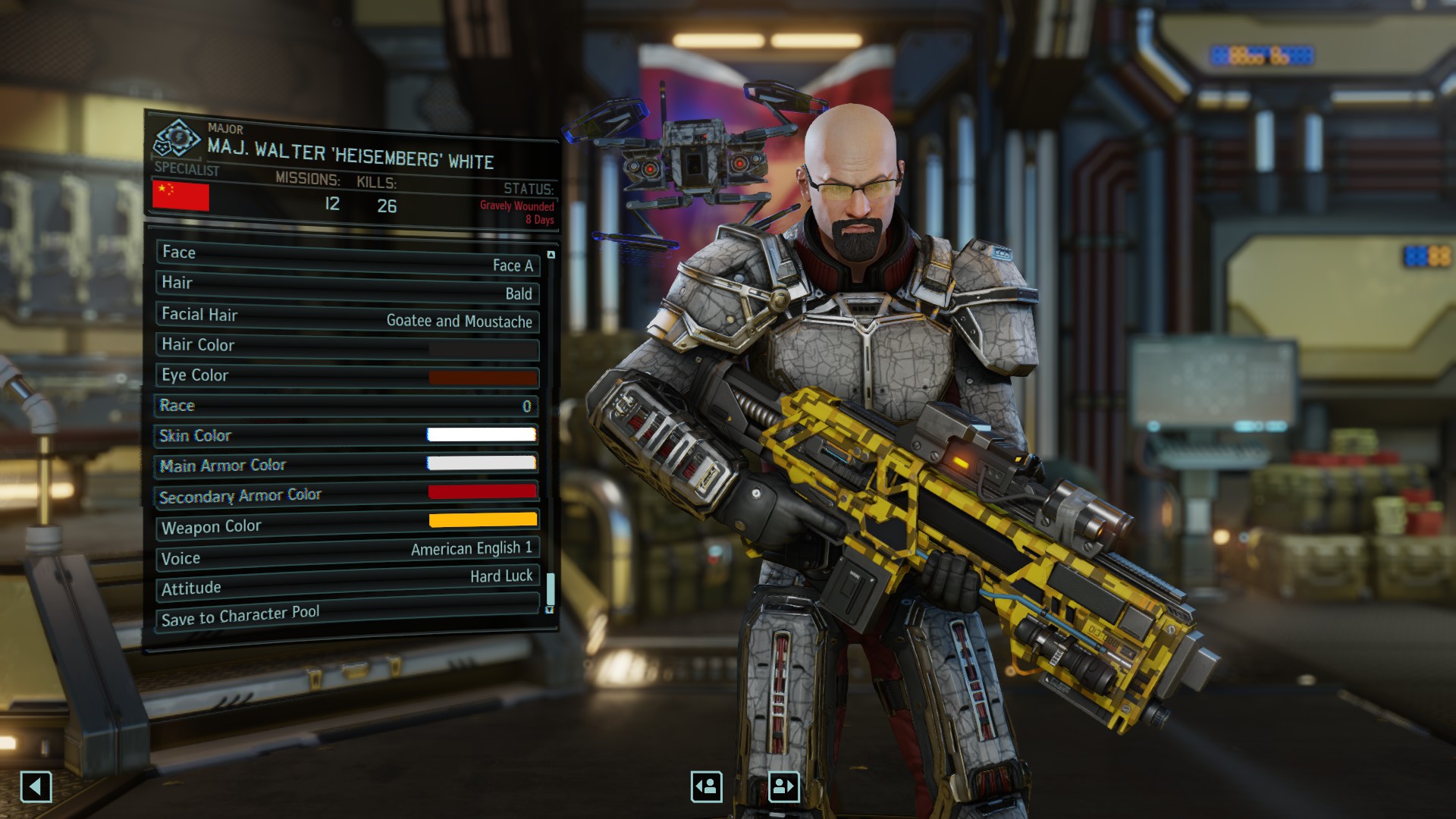
Task: Change the Voice setting
Action: click(347, 554)
